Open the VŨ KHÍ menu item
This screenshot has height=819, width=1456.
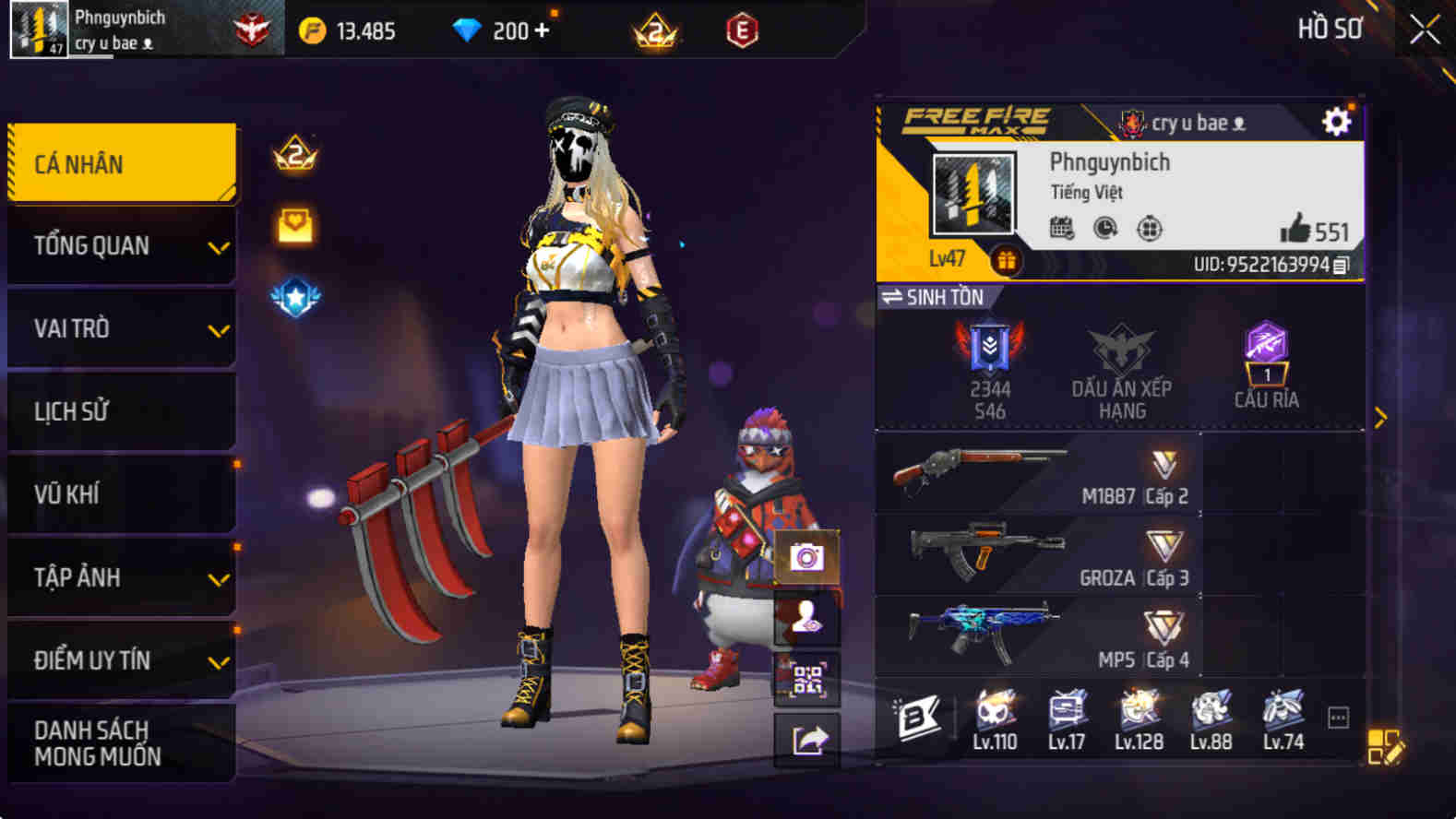point(120,494)
